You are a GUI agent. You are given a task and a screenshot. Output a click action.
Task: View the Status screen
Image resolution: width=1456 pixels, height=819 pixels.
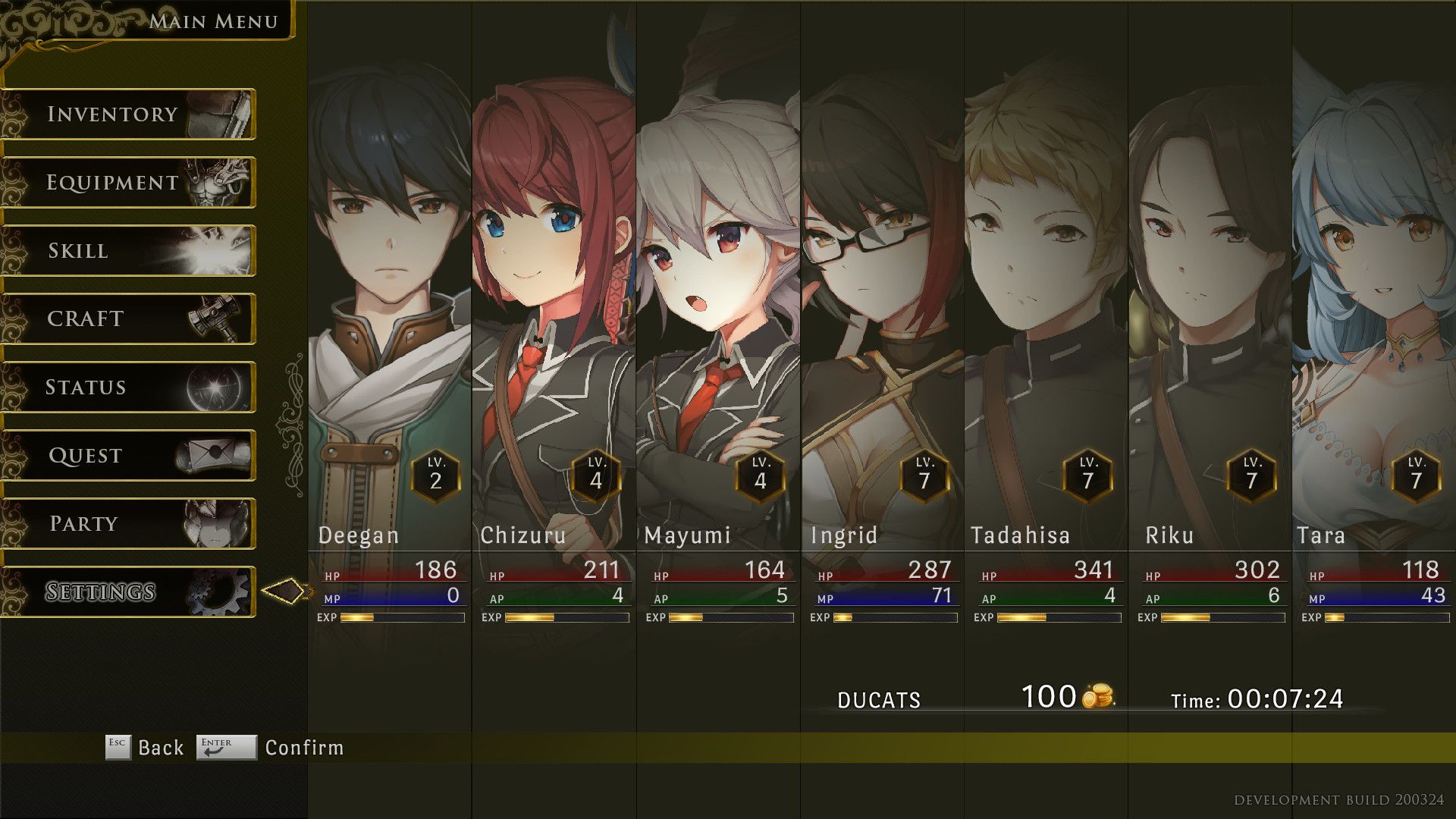pyautogui.click(x=129, y=388)
